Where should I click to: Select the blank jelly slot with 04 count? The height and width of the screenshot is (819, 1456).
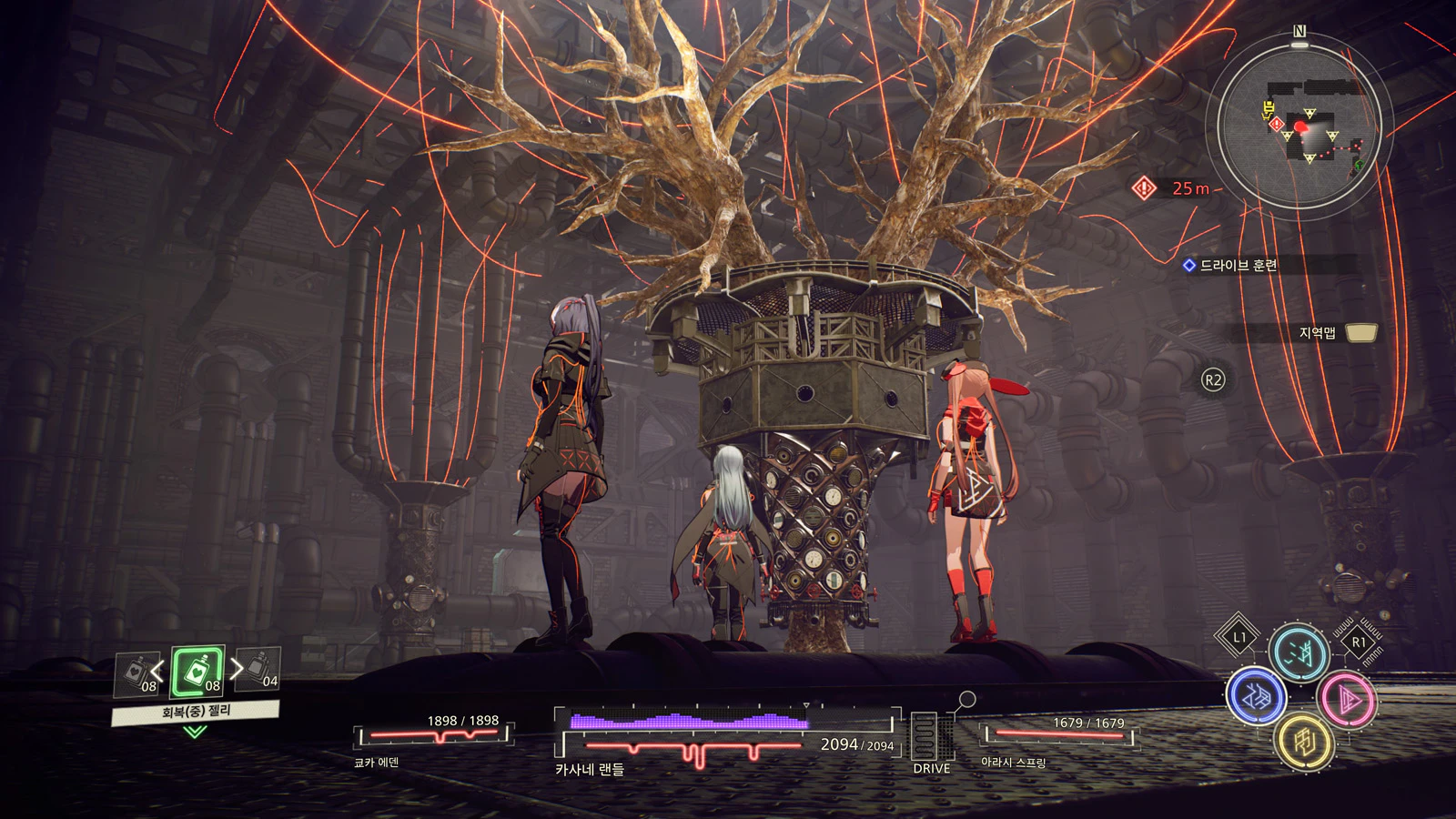coord(259,670)
